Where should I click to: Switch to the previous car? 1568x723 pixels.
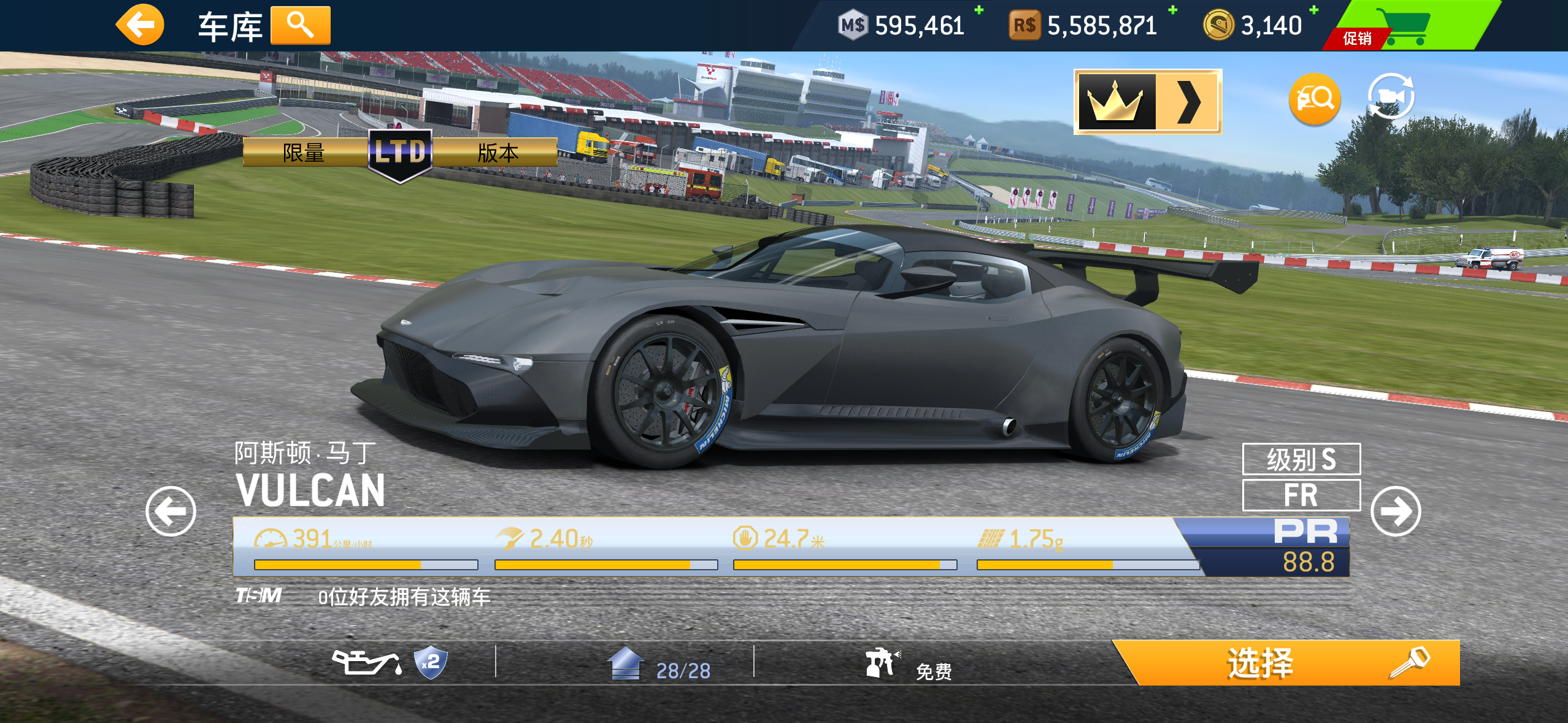point(171,511)
